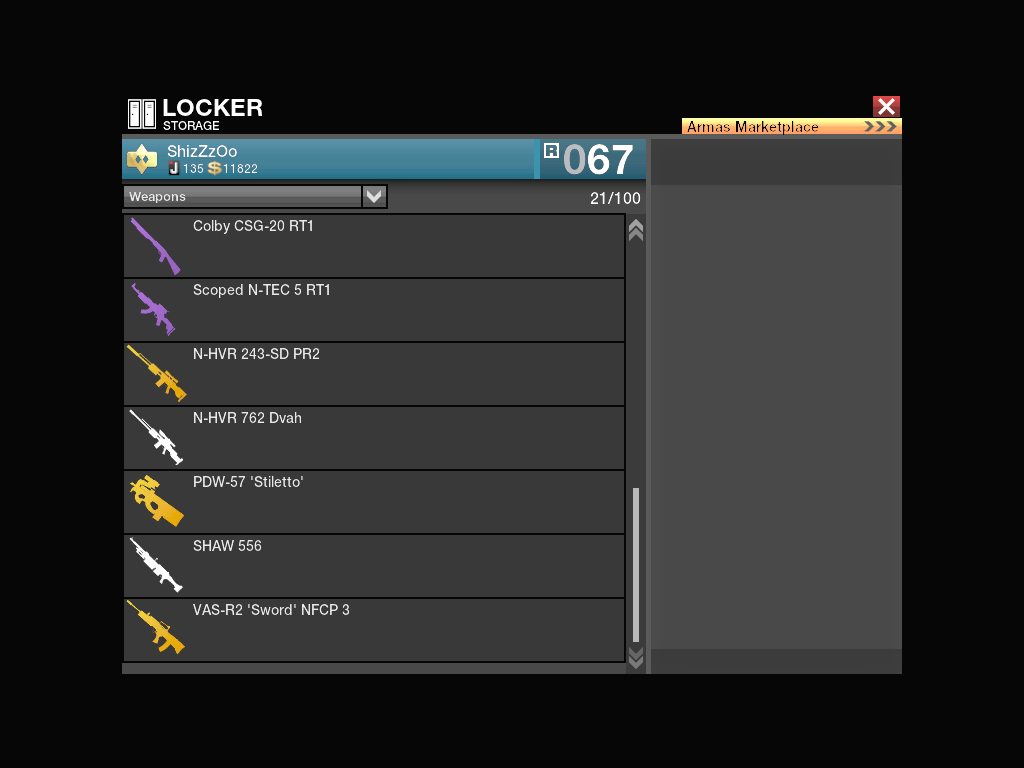The height and width of the screenshot is (768, 1024).
Task: Close the Locker Storage window
Action: (x=886, y=107)
